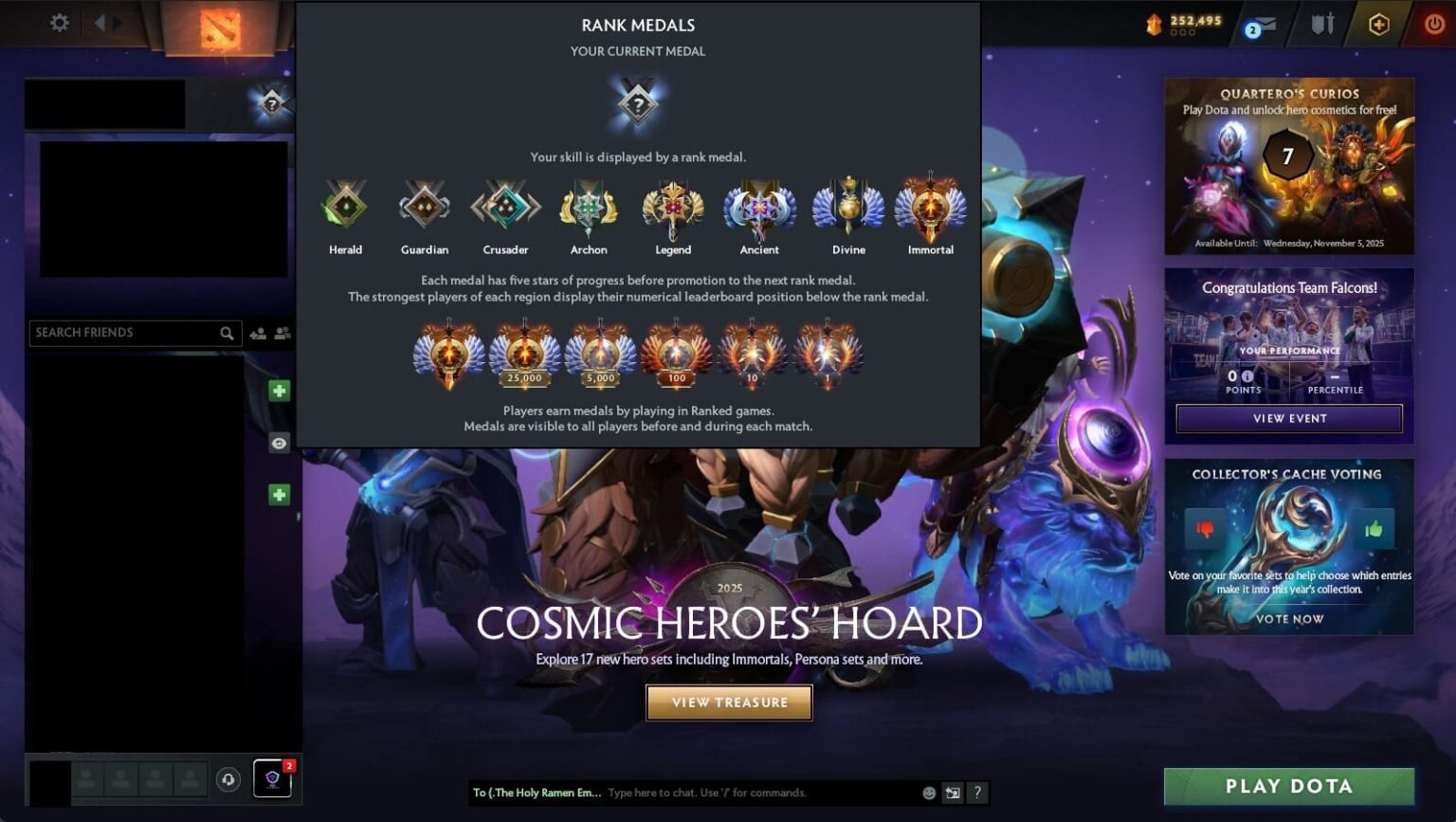Click the search friends magnifier icon
1456x822 pixels.
(x=227, y=333)
